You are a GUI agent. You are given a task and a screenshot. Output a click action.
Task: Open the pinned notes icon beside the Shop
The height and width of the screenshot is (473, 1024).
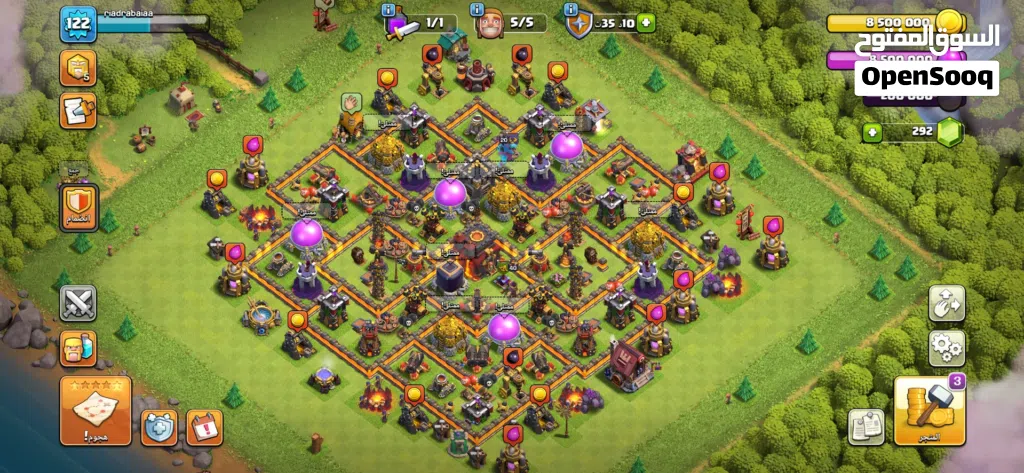866,426
